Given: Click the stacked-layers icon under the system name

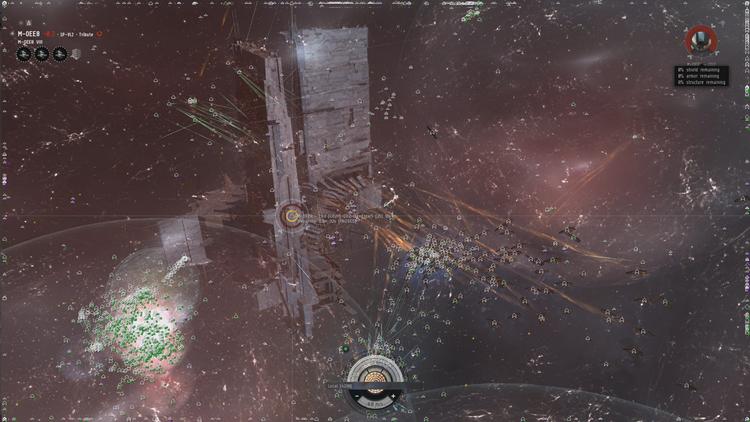Looking at the screenshot, I should coord(75,54).
